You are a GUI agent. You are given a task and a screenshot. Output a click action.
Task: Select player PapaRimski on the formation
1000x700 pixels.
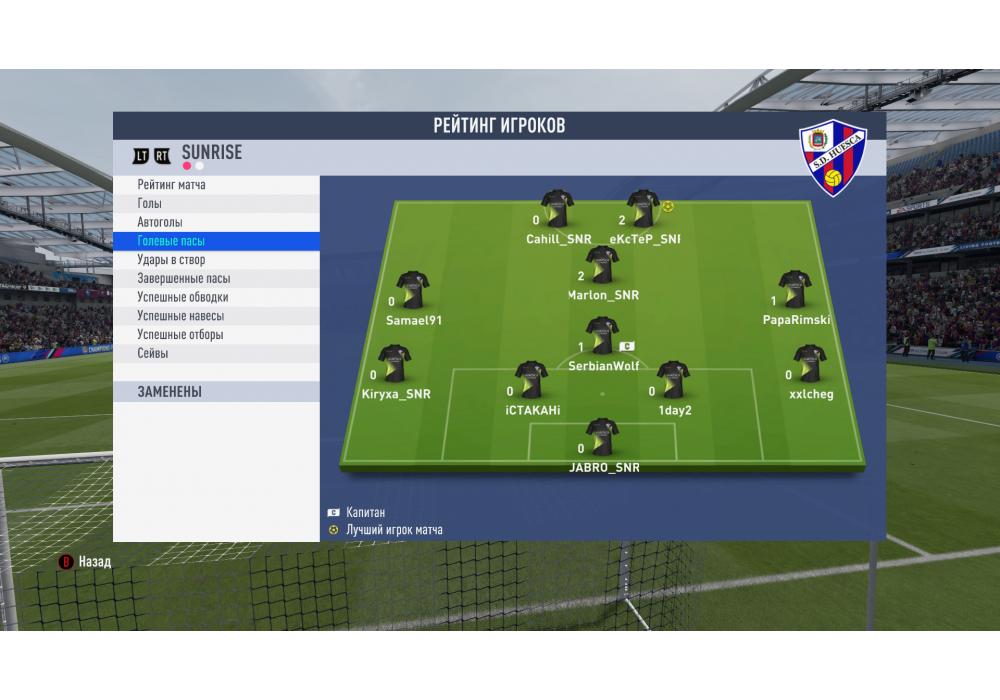click(x=795, y=291)
